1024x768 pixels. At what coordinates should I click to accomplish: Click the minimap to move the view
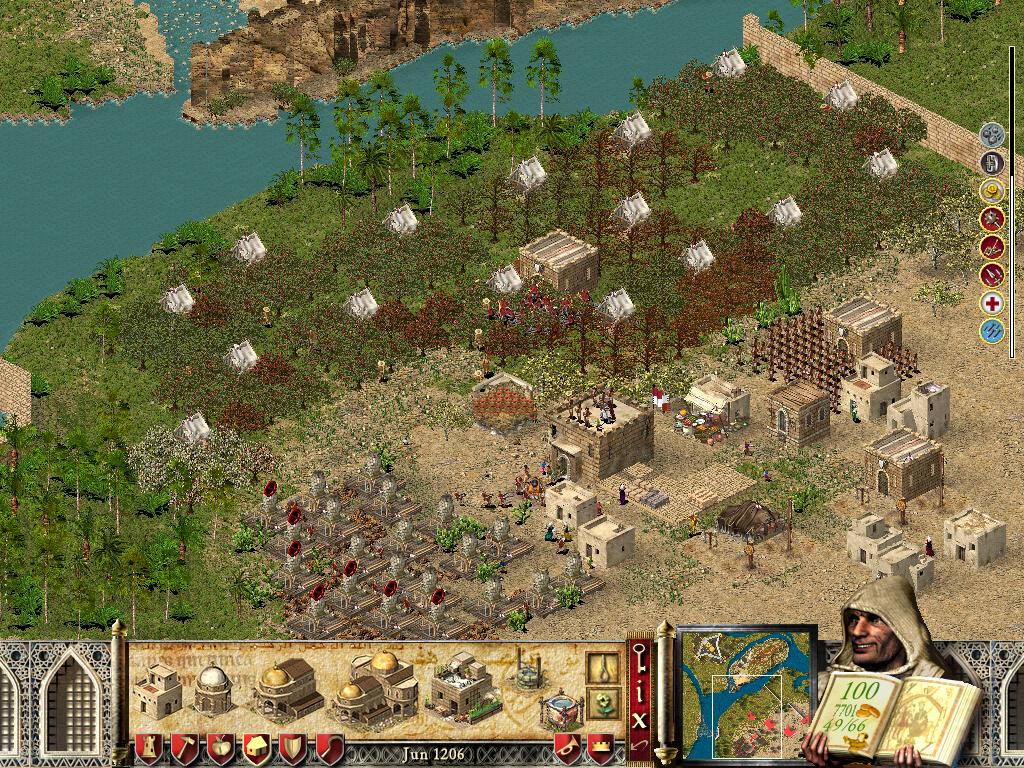[x=746, y=688]
